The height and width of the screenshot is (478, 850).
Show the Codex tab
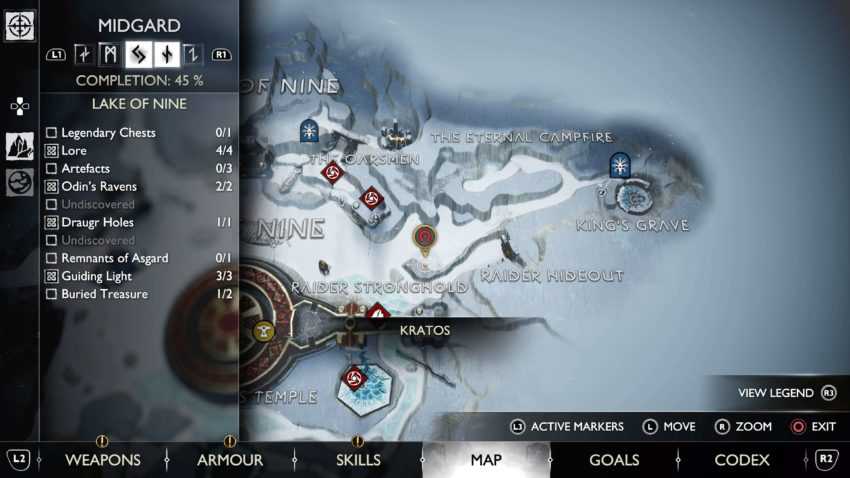coord(742,460)
